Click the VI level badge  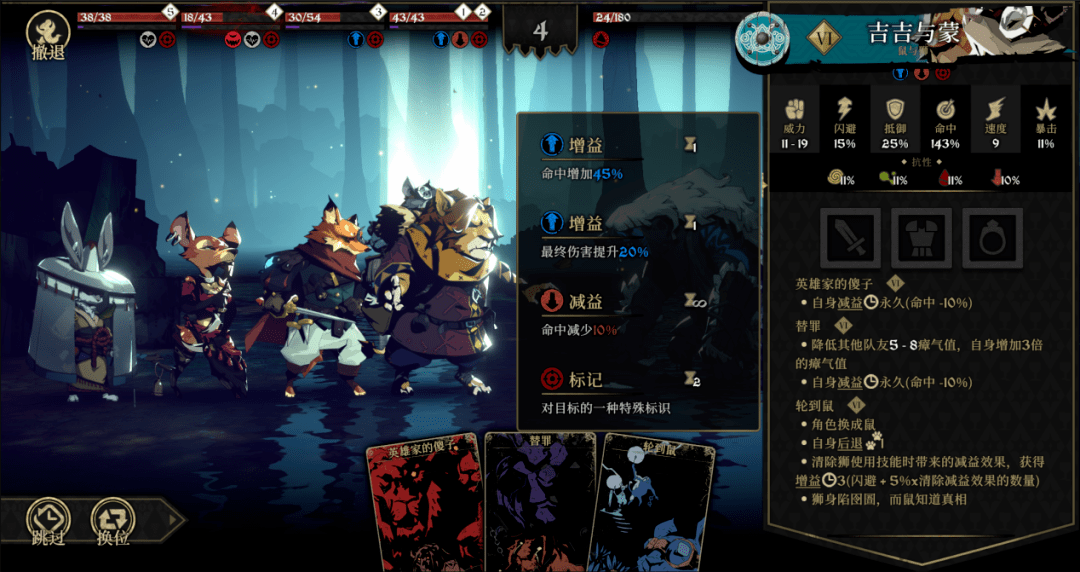pyautogui.click(x=822, y=34)
